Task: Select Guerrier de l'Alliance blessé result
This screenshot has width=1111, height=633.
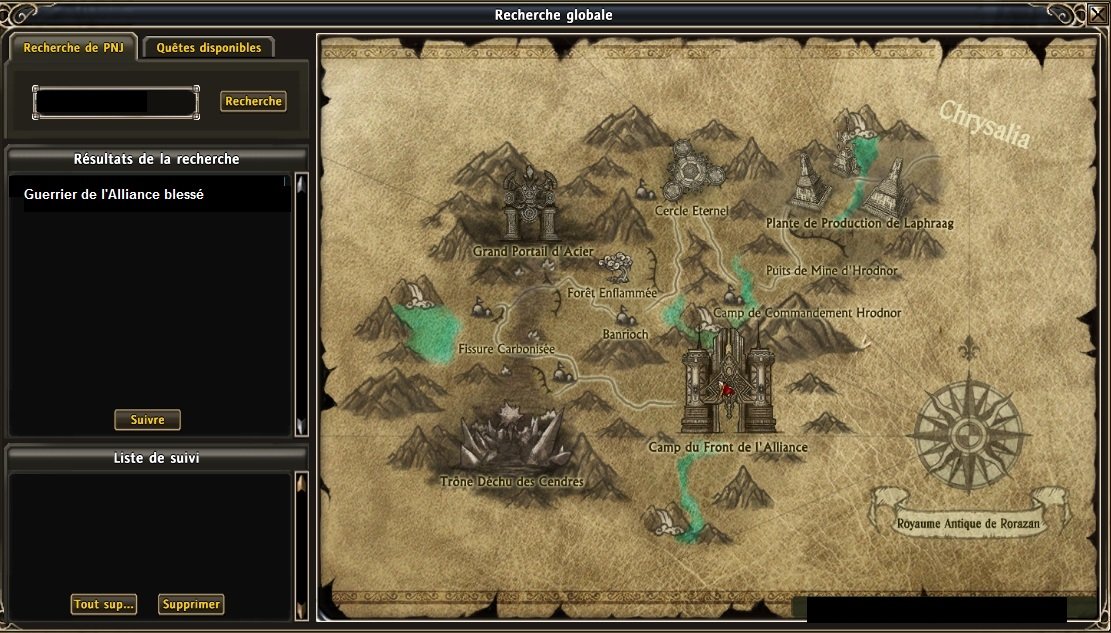Action: click(114, 195)
